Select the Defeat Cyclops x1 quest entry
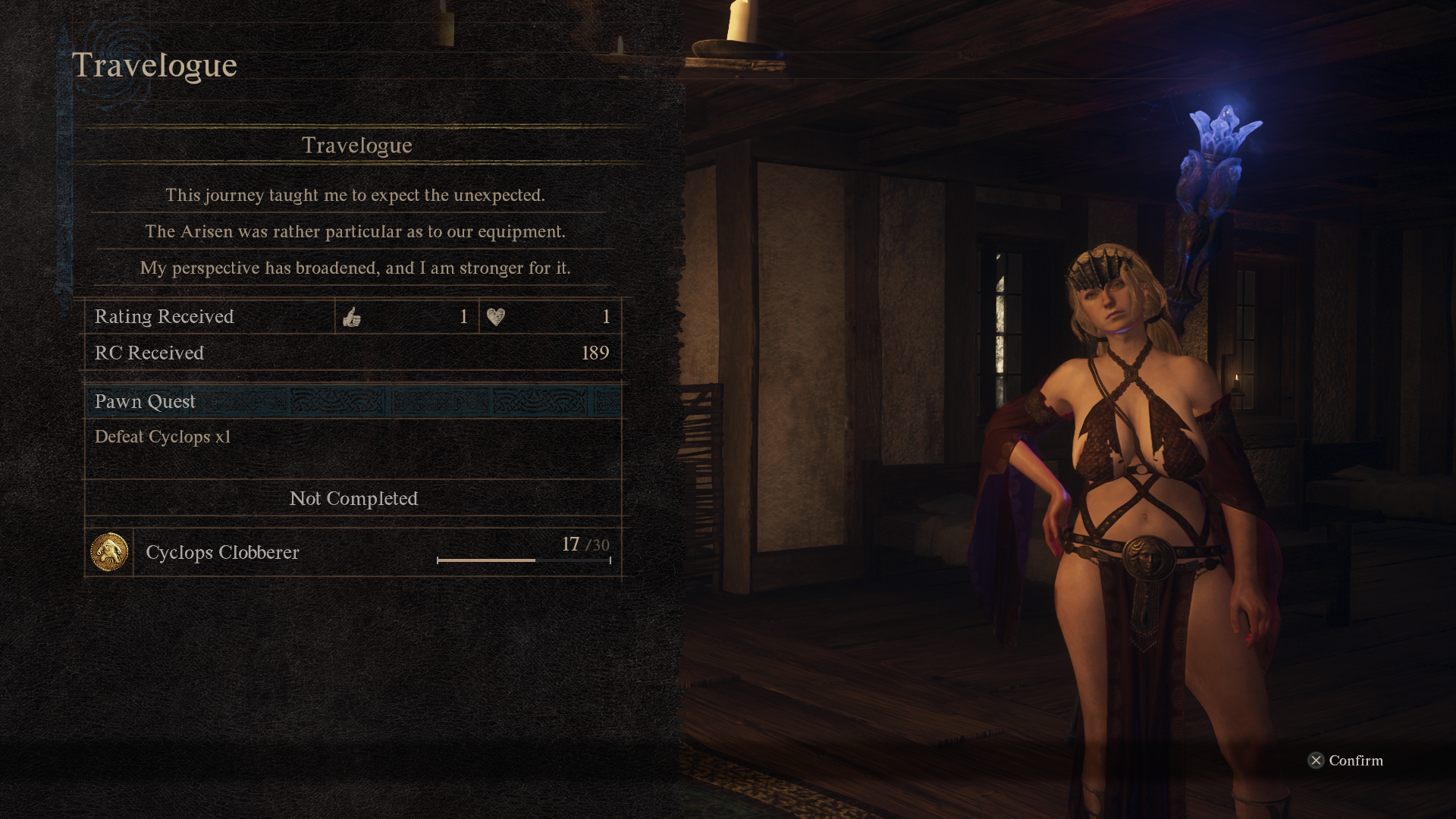Viewport: 1456px width, 819px height. (162, 438)
